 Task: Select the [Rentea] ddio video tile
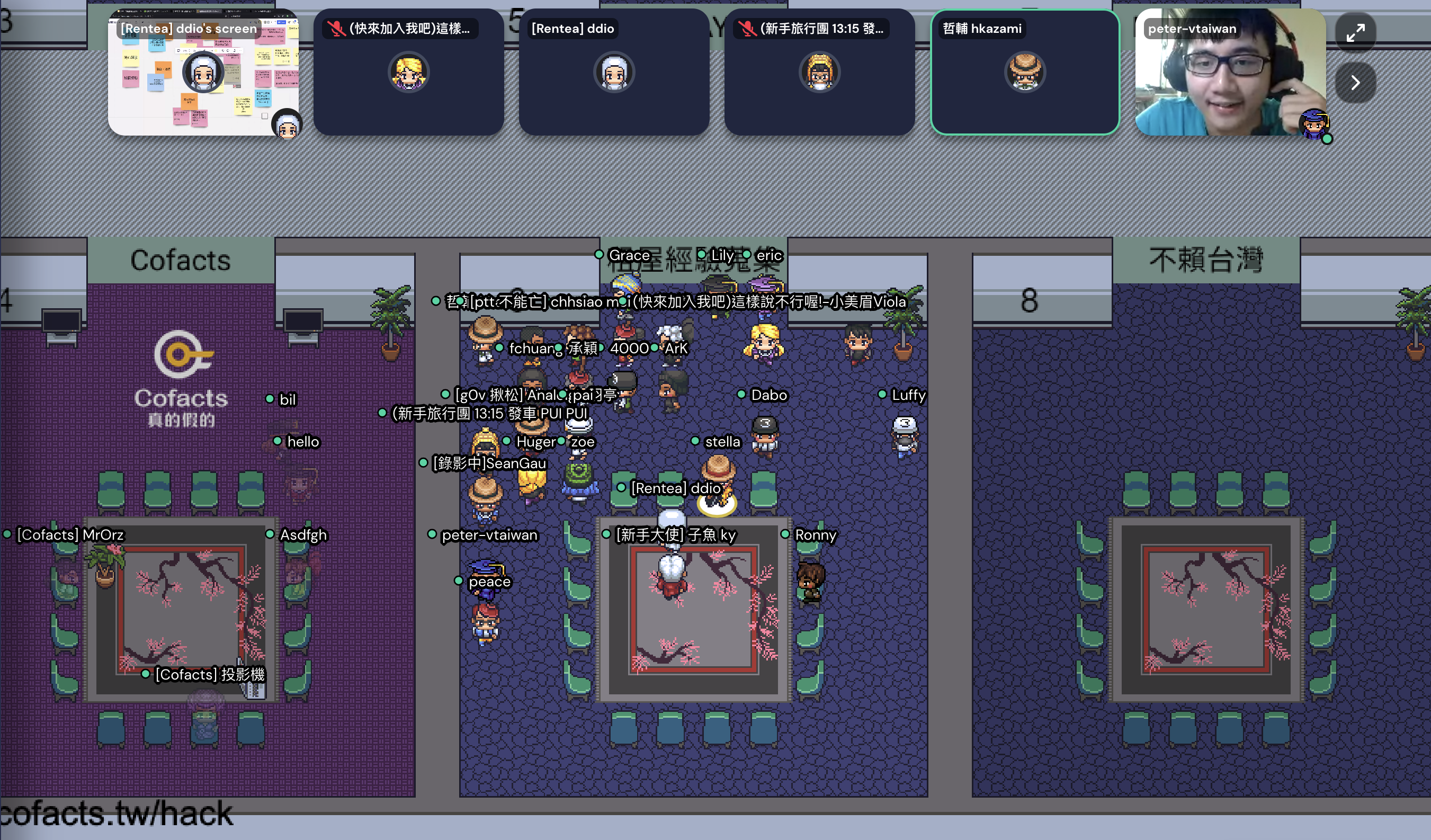pos(614,72)
